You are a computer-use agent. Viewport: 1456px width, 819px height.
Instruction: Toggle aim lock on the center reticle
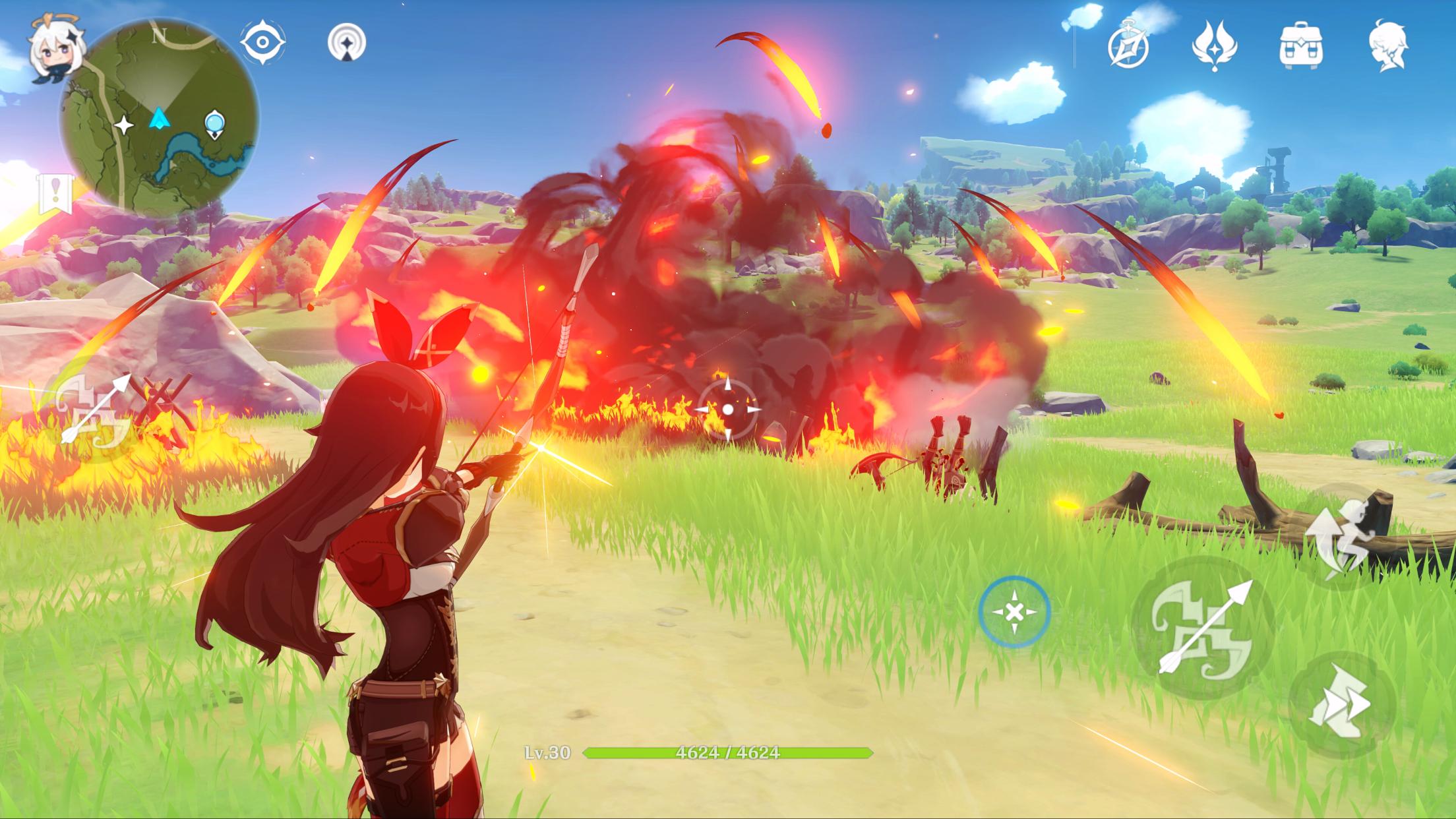pos(728,409)
